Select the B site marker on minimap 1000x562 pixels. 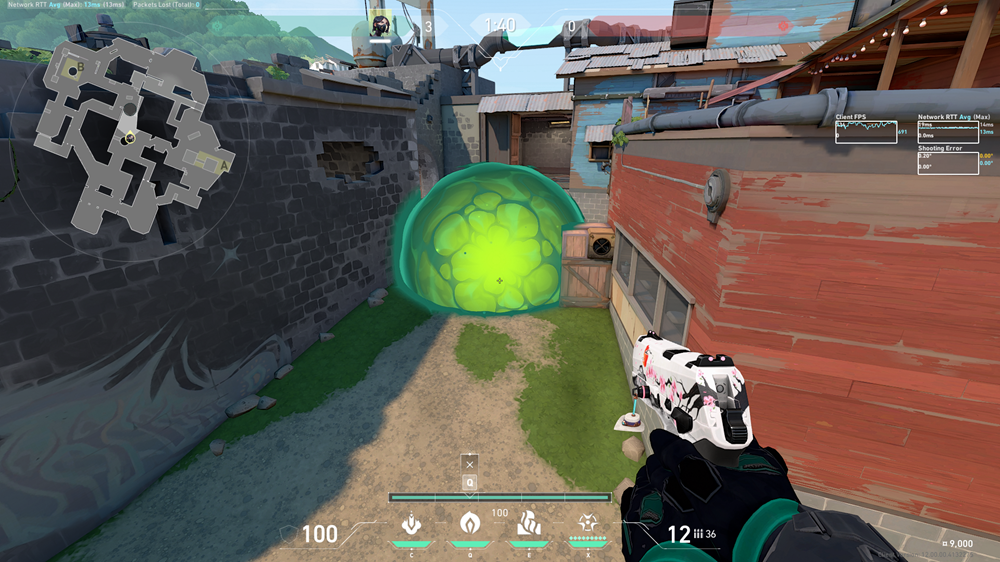(x=79, y=67)
